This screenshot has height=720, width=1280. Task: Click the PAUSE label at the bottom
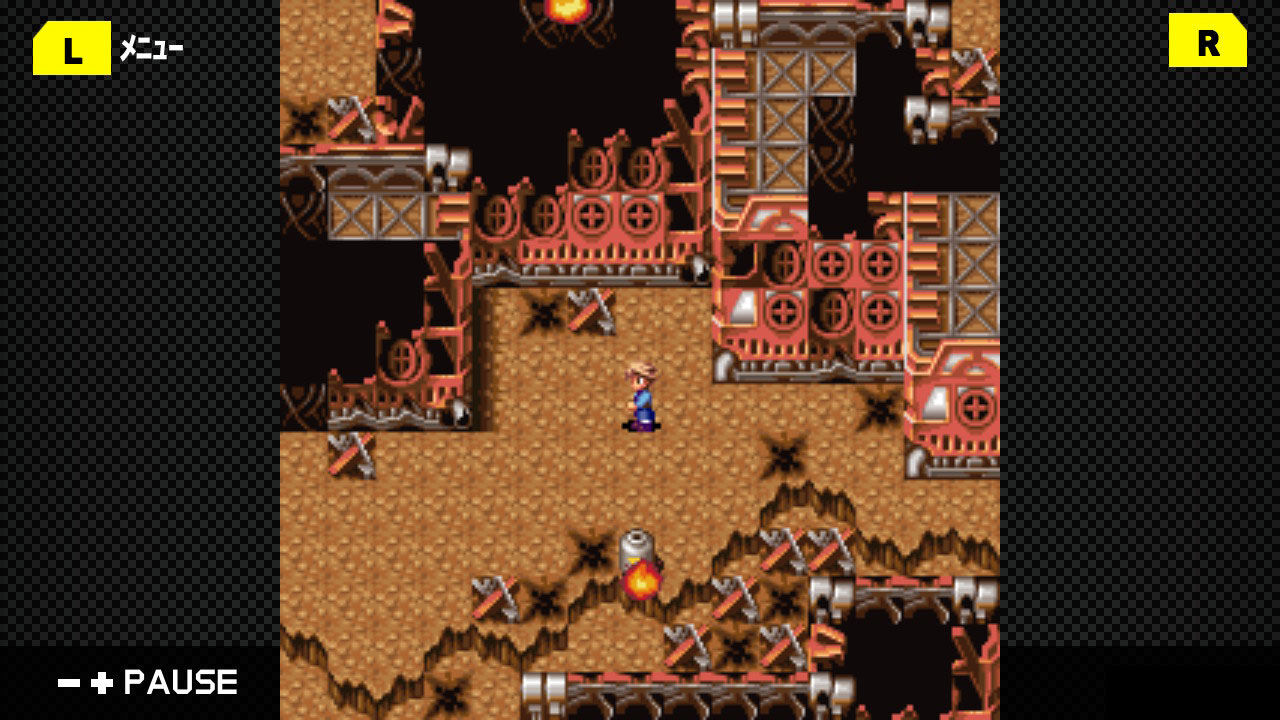coord(178,683)
